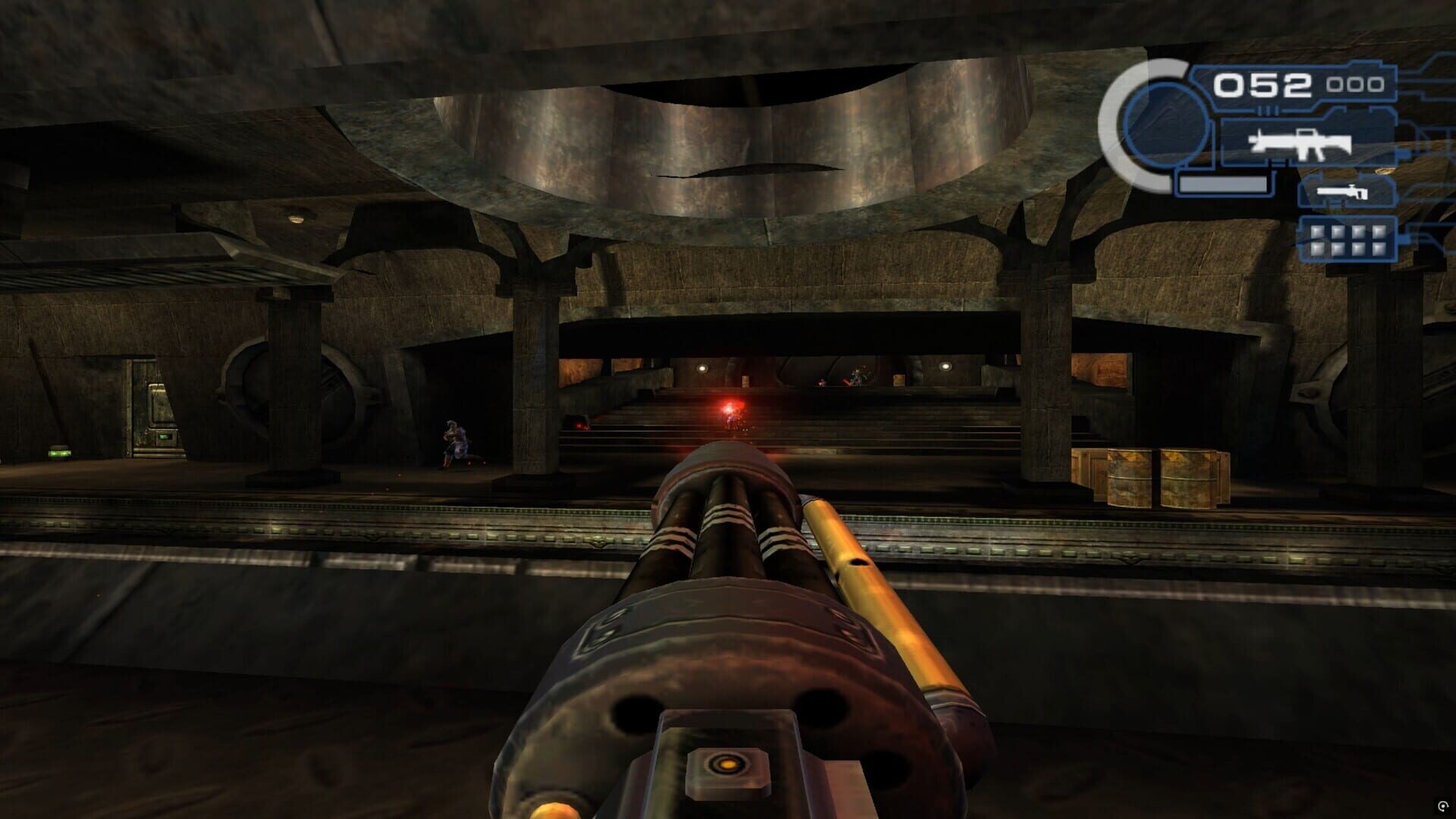
Task: Click the health counter reading 052
Action: click(x=1263, y=84)
